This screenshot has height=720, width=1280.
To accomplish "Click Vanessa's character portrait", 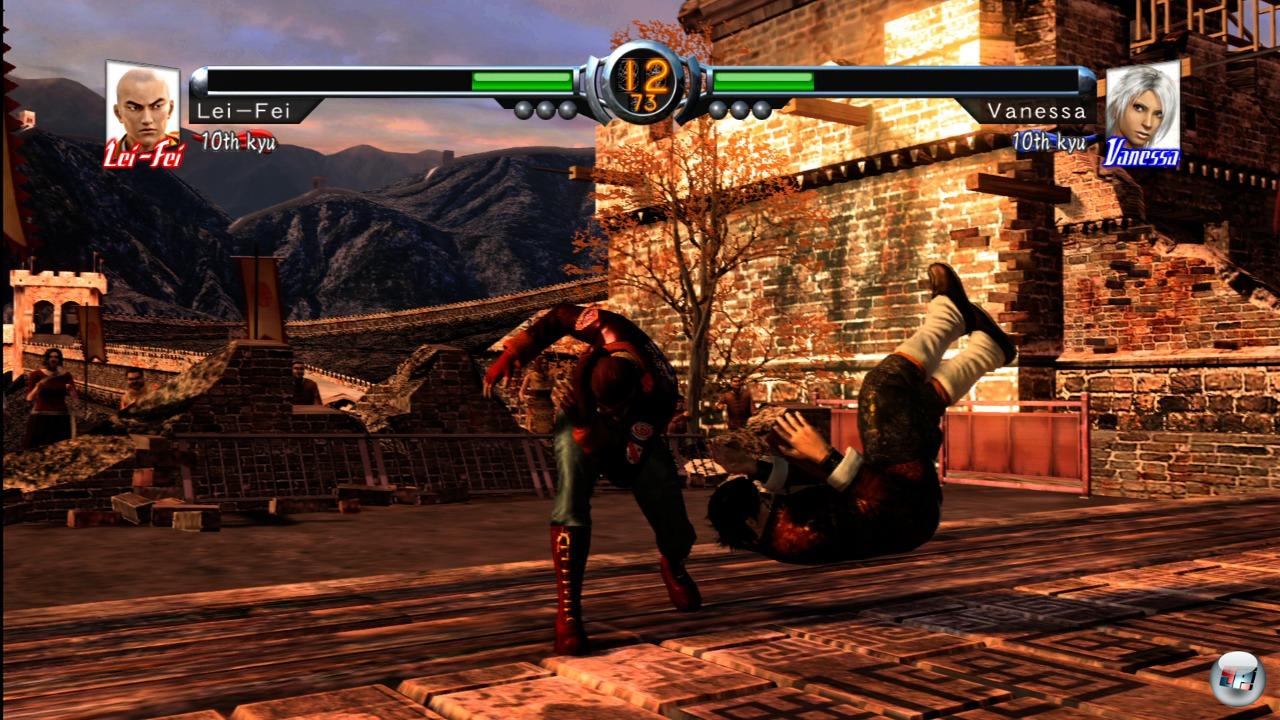I will coord(1142,108).
